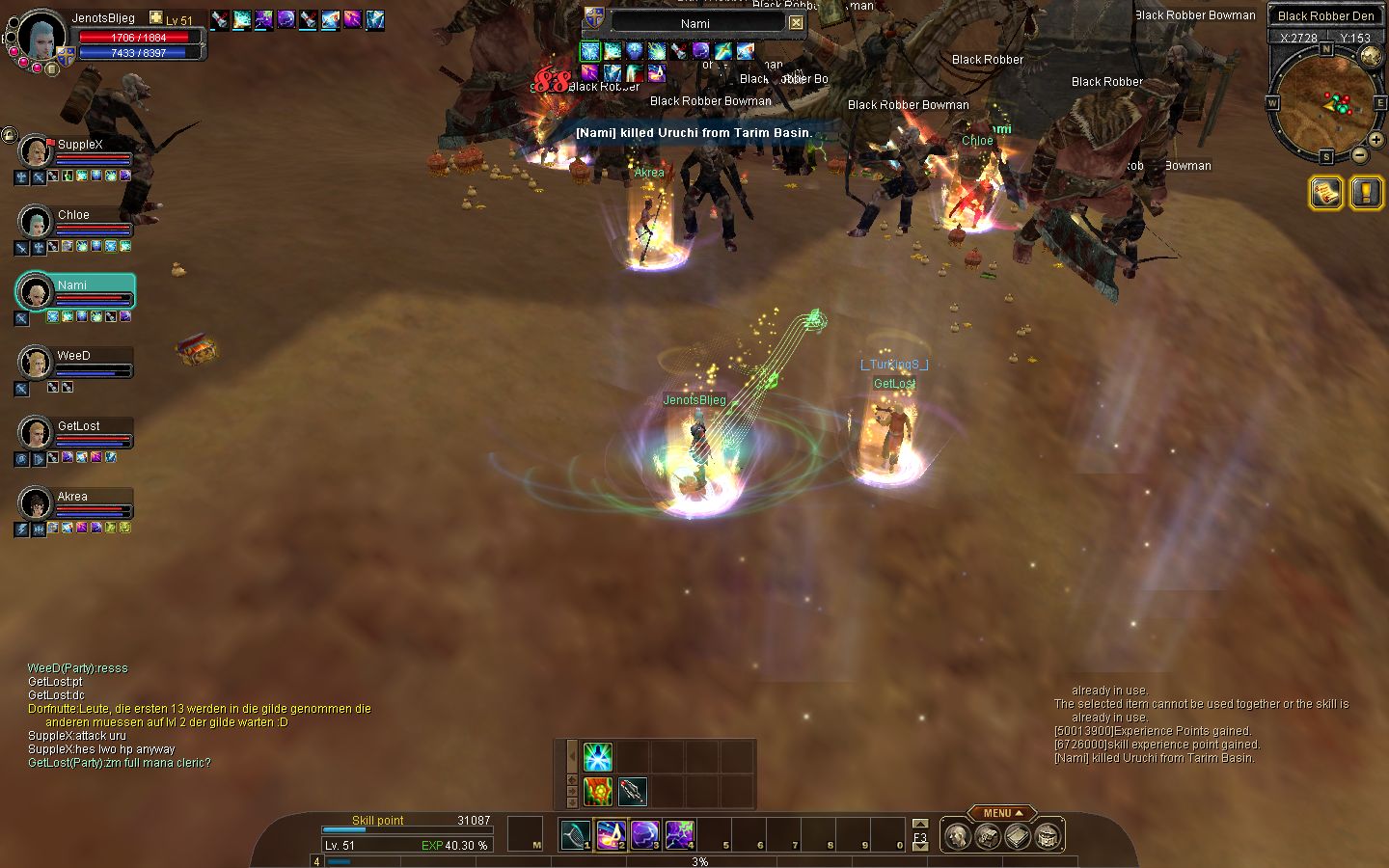Image resolution: width=1389 pixels, height=868 pixels.
Task: Click the yellow exclamation mark alert button
Action: click(x=1366, y=193)
